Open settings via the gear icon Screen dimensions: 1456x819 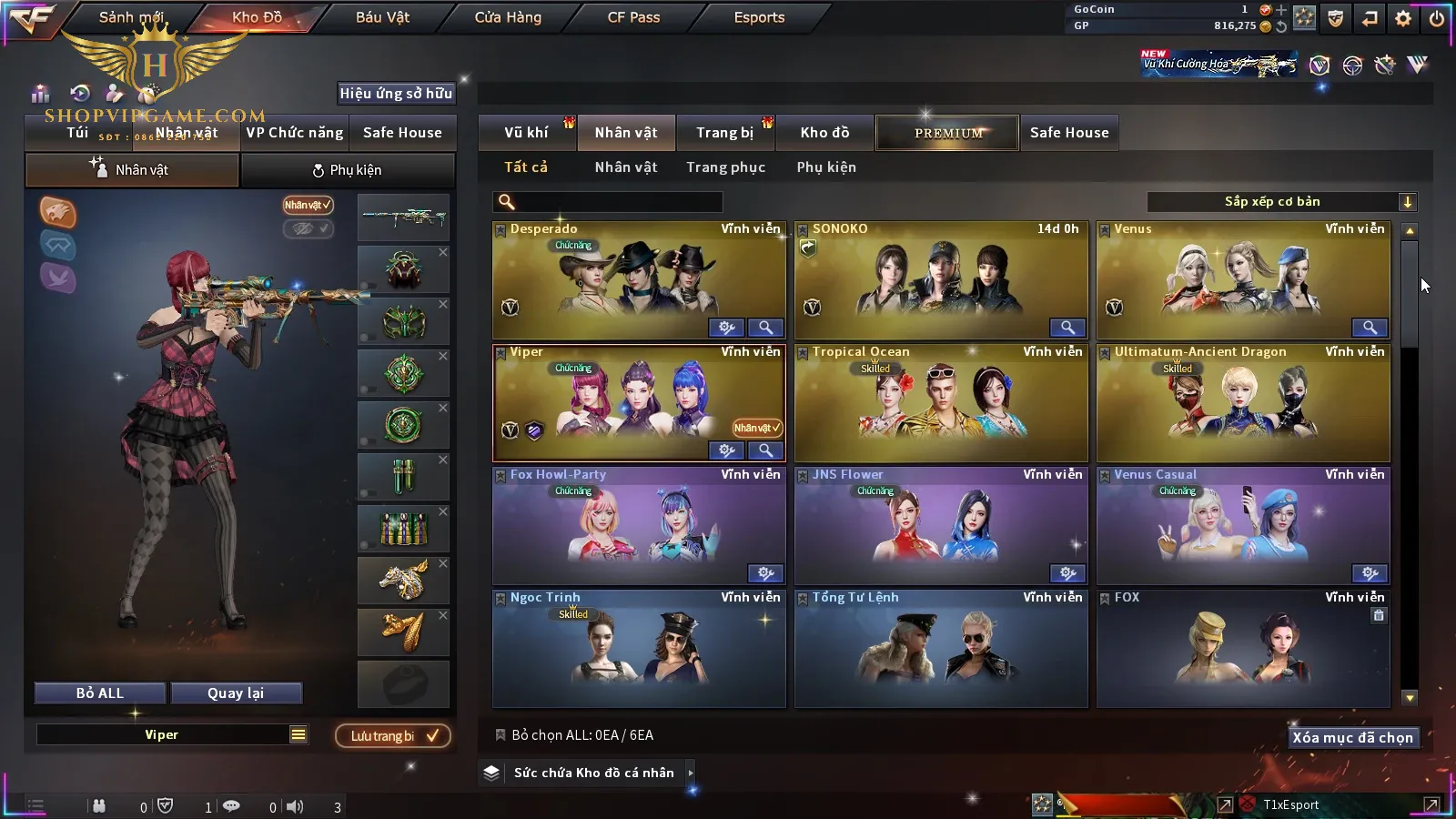coord(1403,18)
